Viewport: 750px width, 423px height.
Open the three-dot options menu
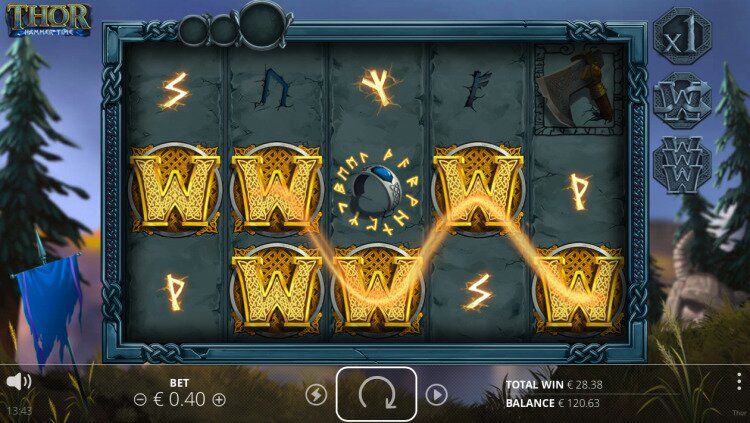tap(738, 381)
